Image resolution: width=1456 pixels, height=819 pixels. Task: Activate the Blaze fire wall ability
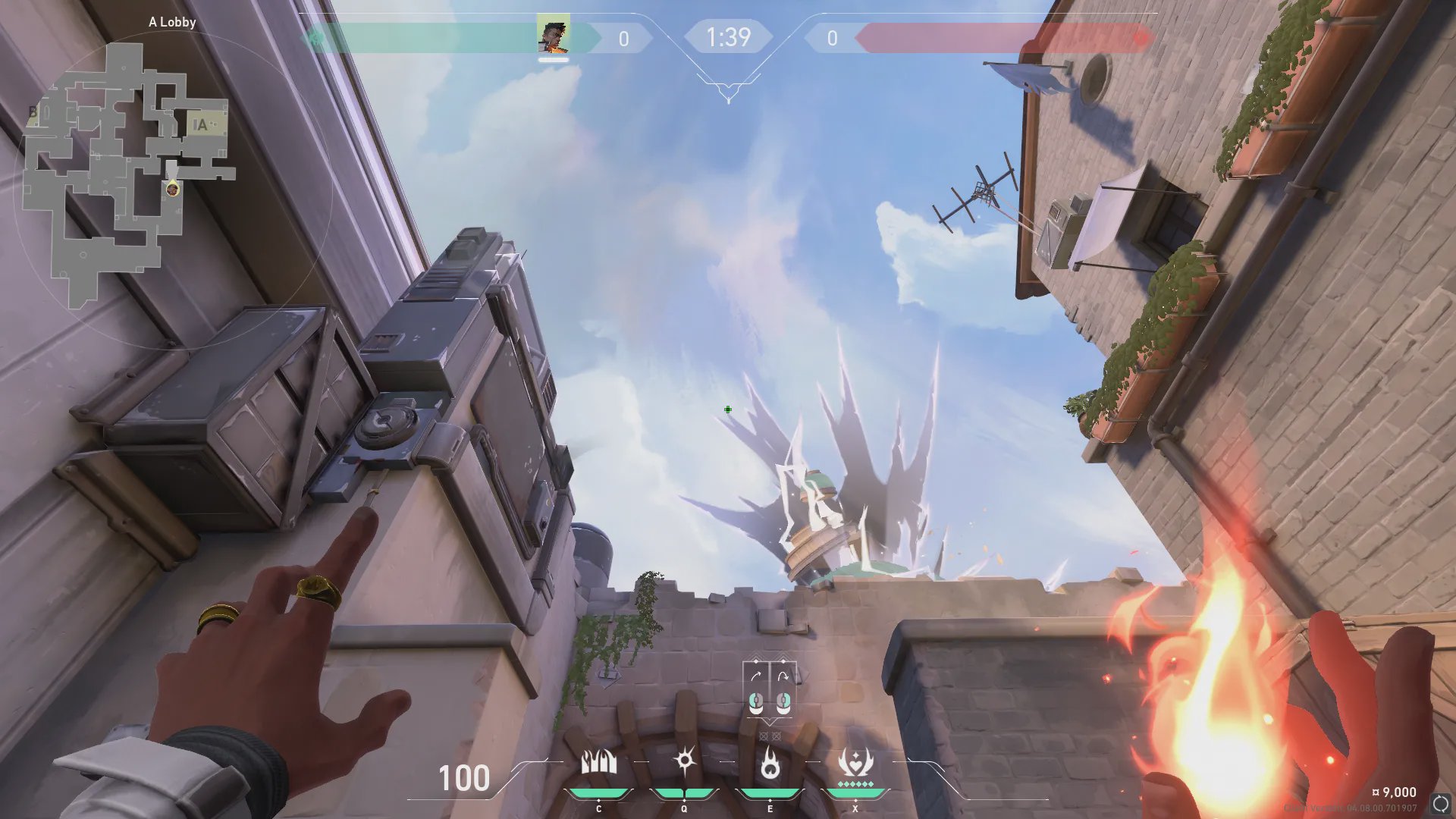click(x=599, y=763)
